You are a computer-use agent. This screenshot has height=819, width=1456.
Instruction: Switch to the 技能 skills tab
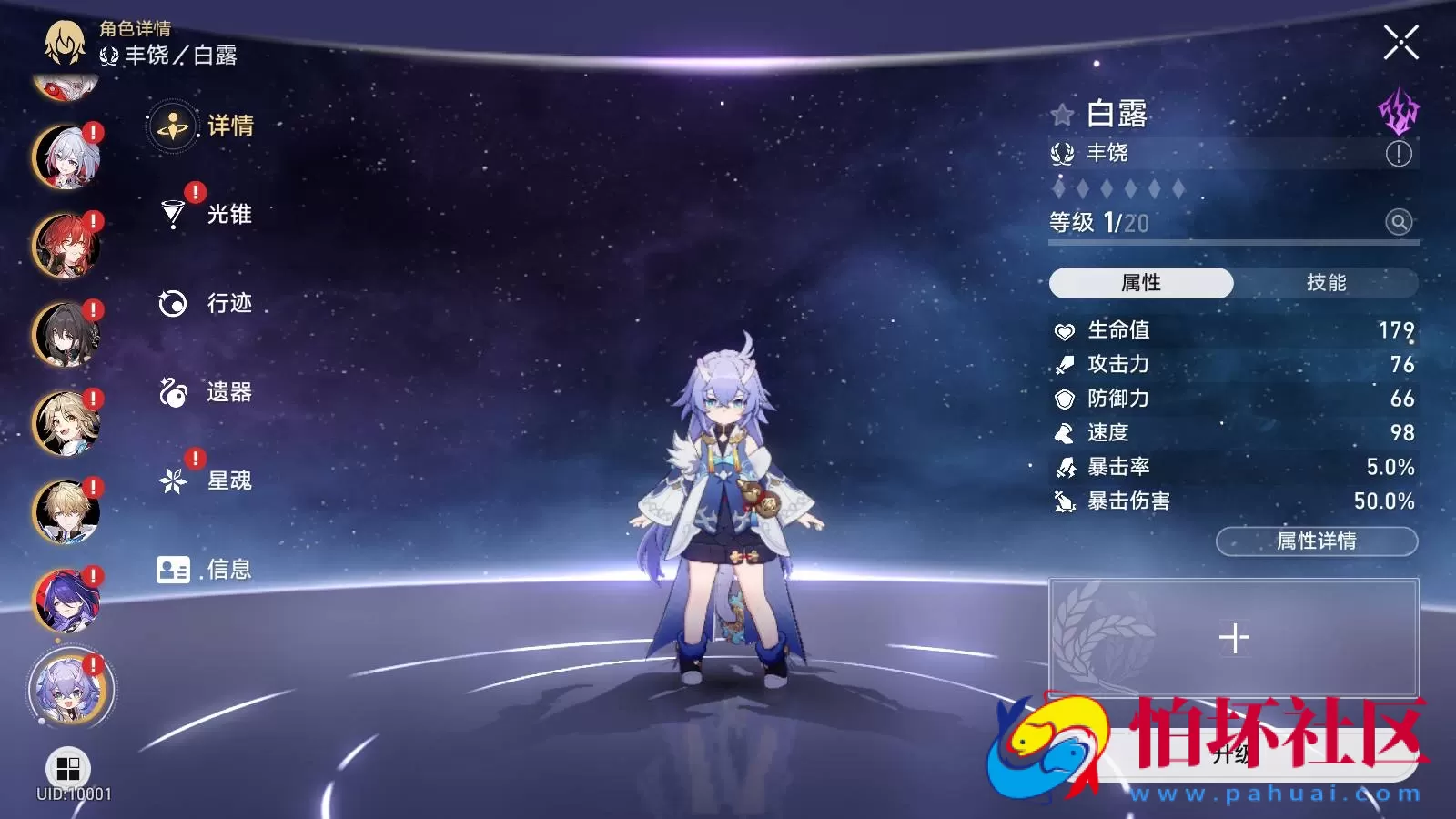[1326, 283]
